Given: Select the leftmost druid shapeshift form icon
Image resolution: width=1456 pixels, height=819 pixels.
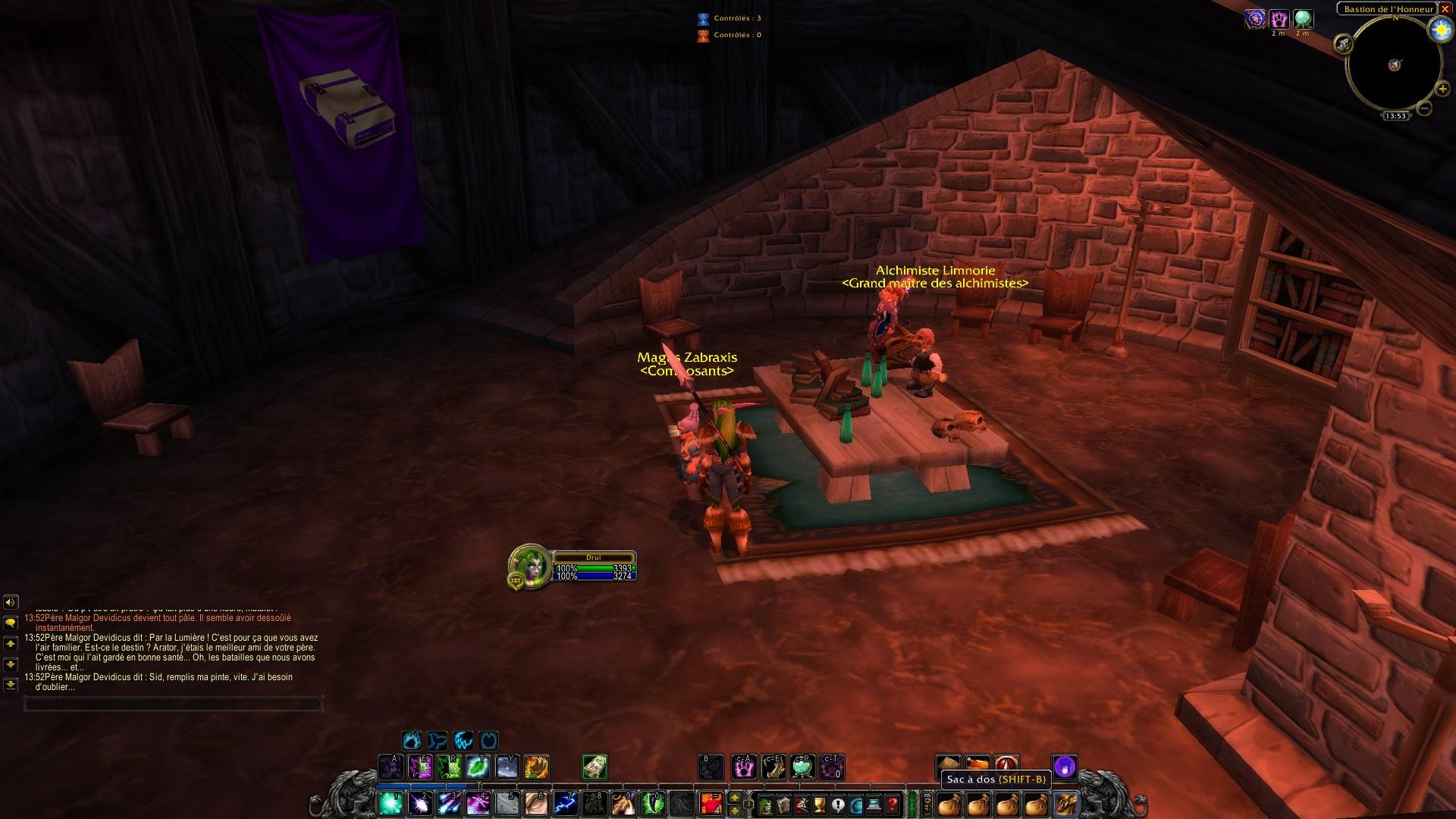Looking at the screenshot, I should [409, 742].
